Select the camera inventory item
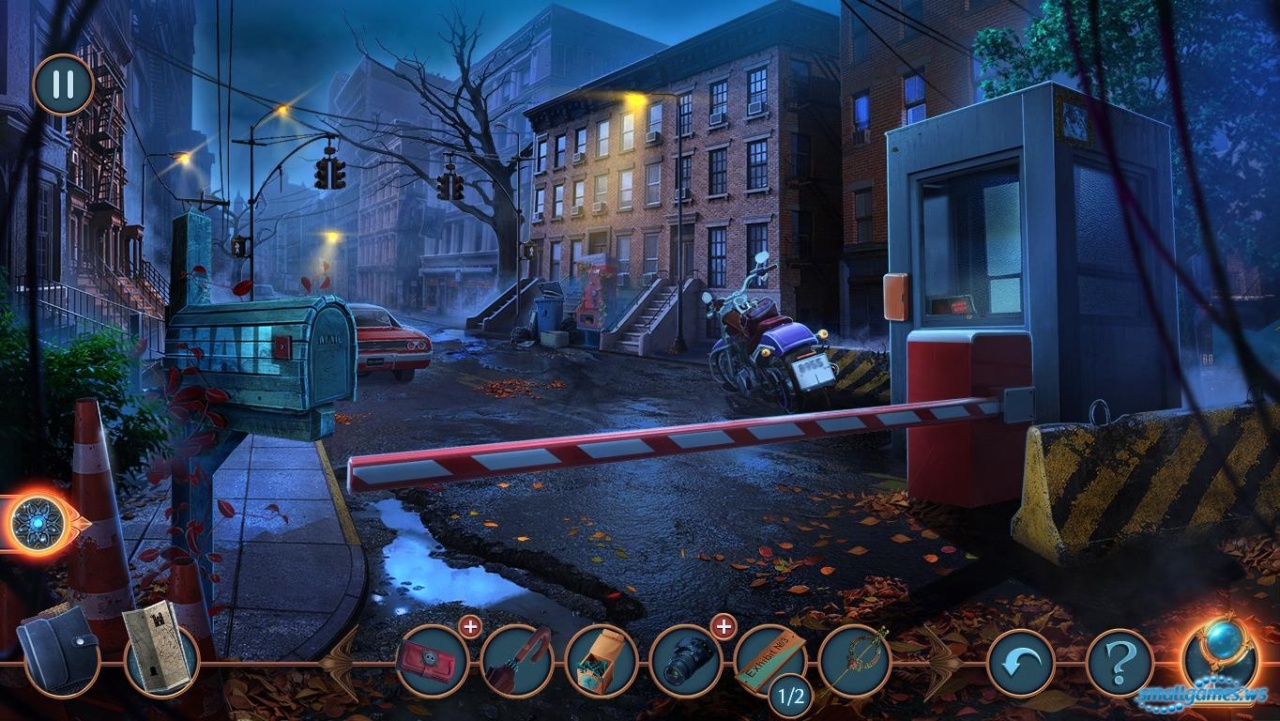The height and width of the screenshot is (721, 1280). pyautogui.click(x=686, y=661)
